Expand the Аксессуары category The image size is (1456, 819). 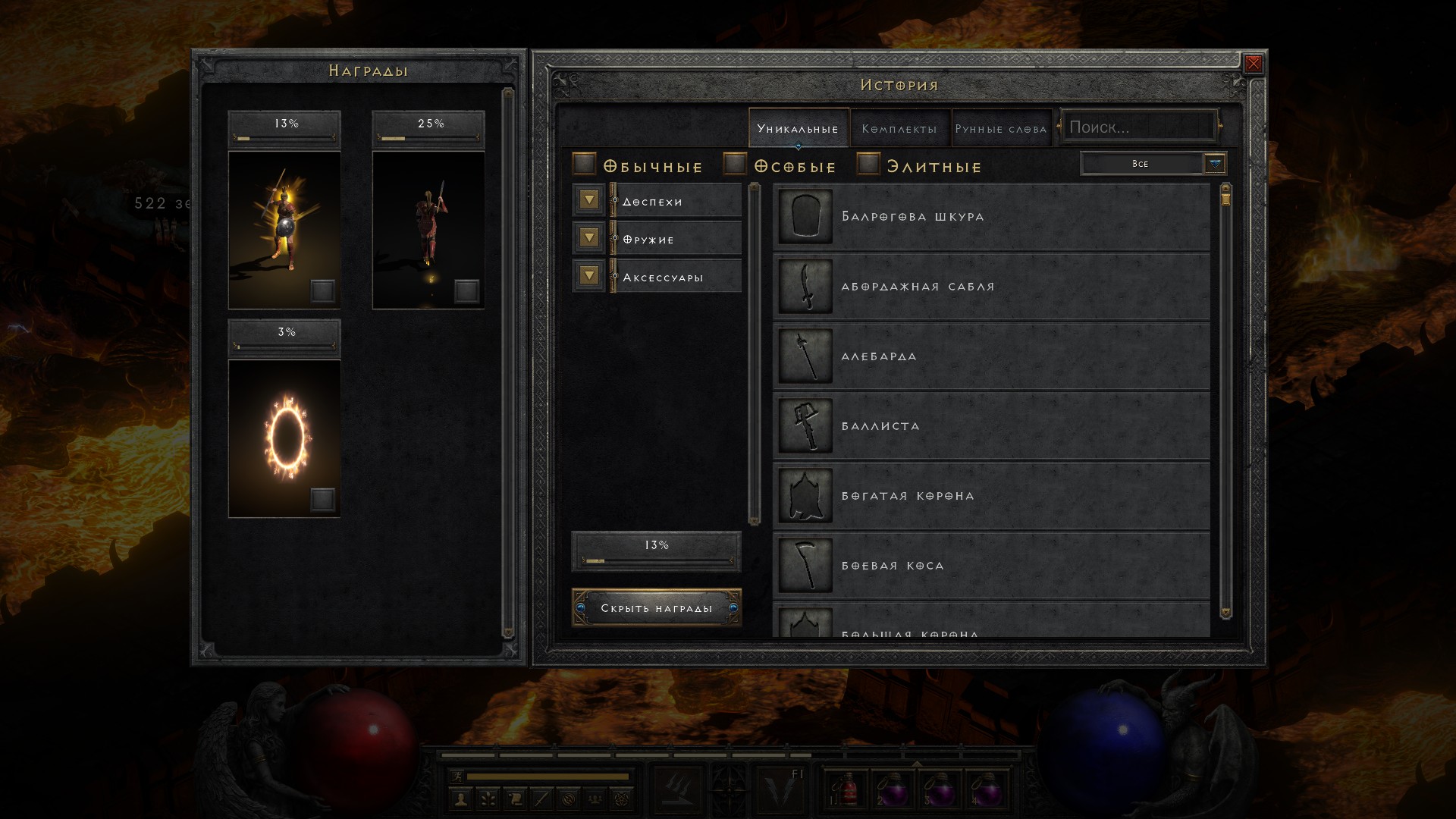(589, 275)
